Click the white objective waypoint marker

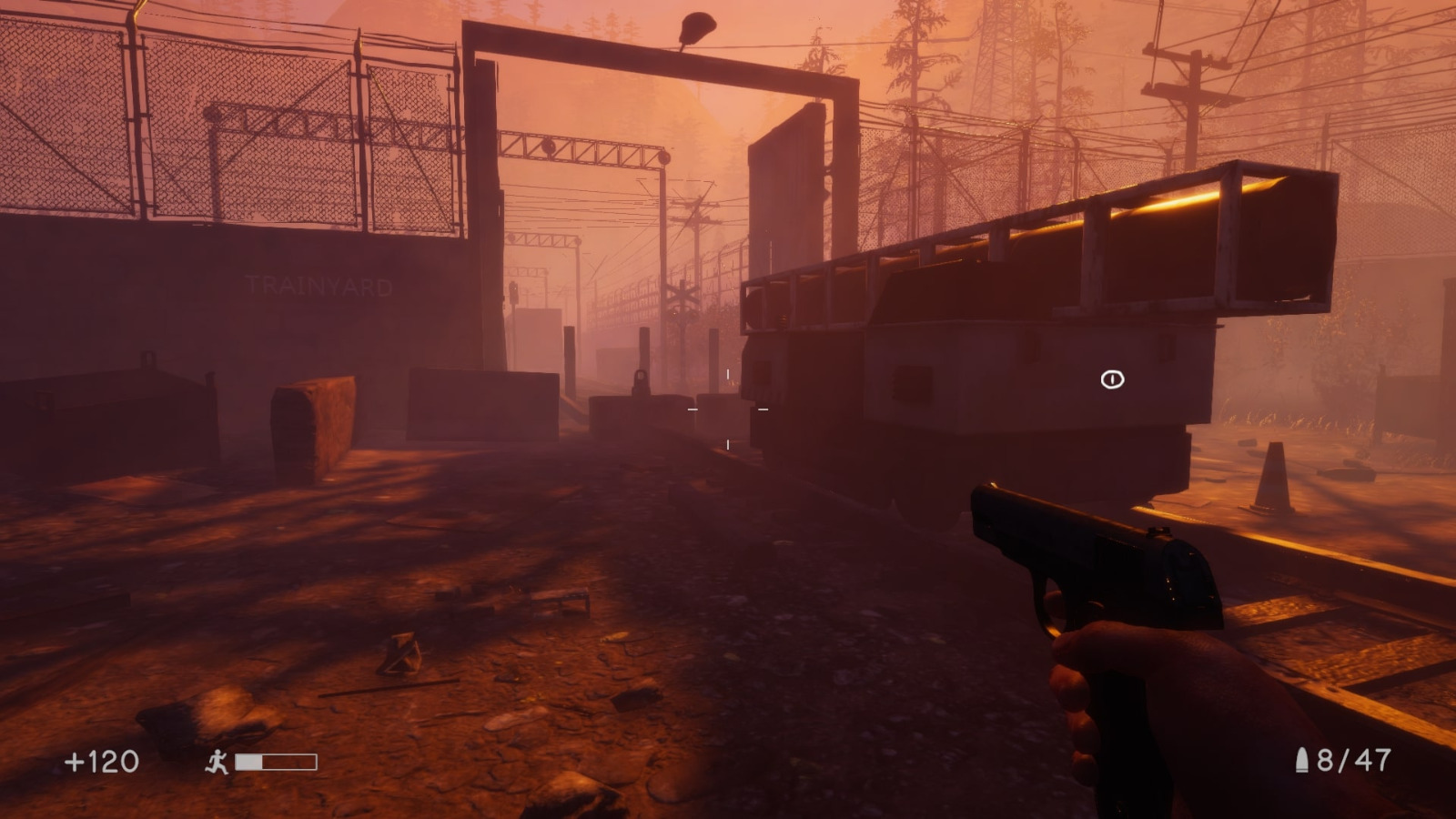(x=1112, y=379)
